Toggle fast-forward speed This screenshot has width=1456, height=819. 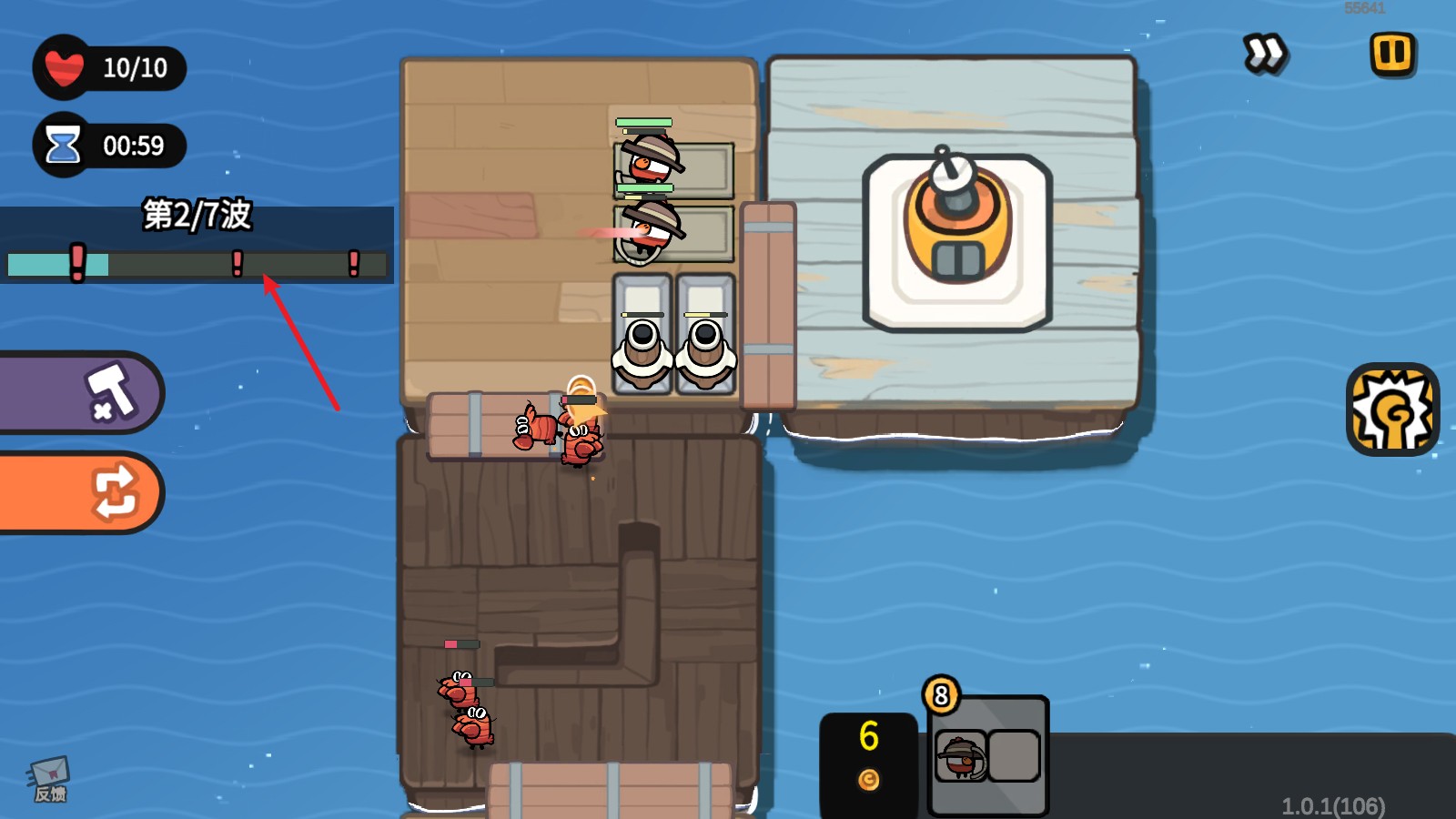(x=1265, y=54)
